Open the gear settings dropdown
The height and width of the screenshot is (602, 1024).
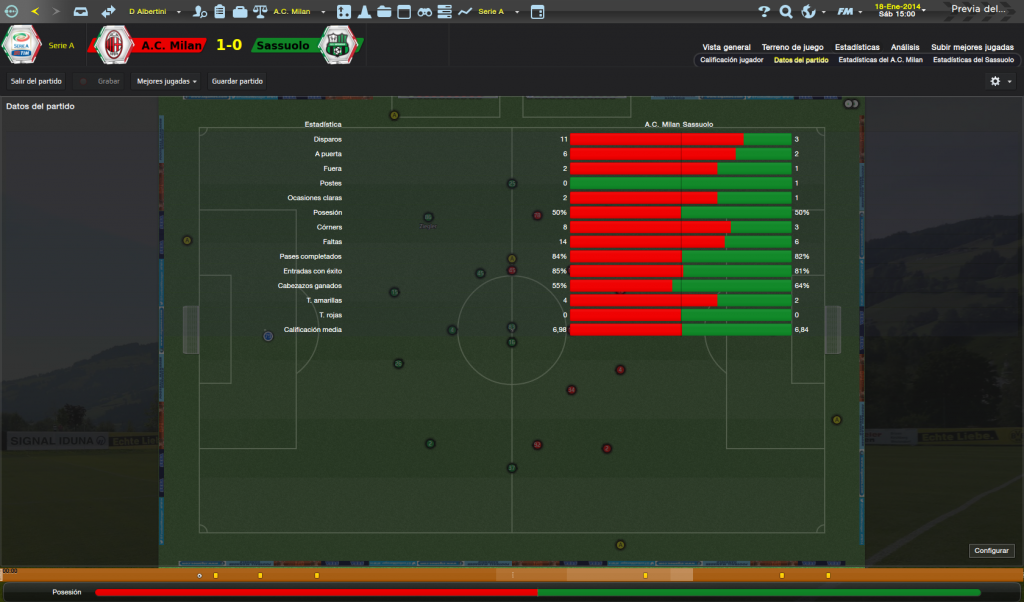pos(1000,81)
